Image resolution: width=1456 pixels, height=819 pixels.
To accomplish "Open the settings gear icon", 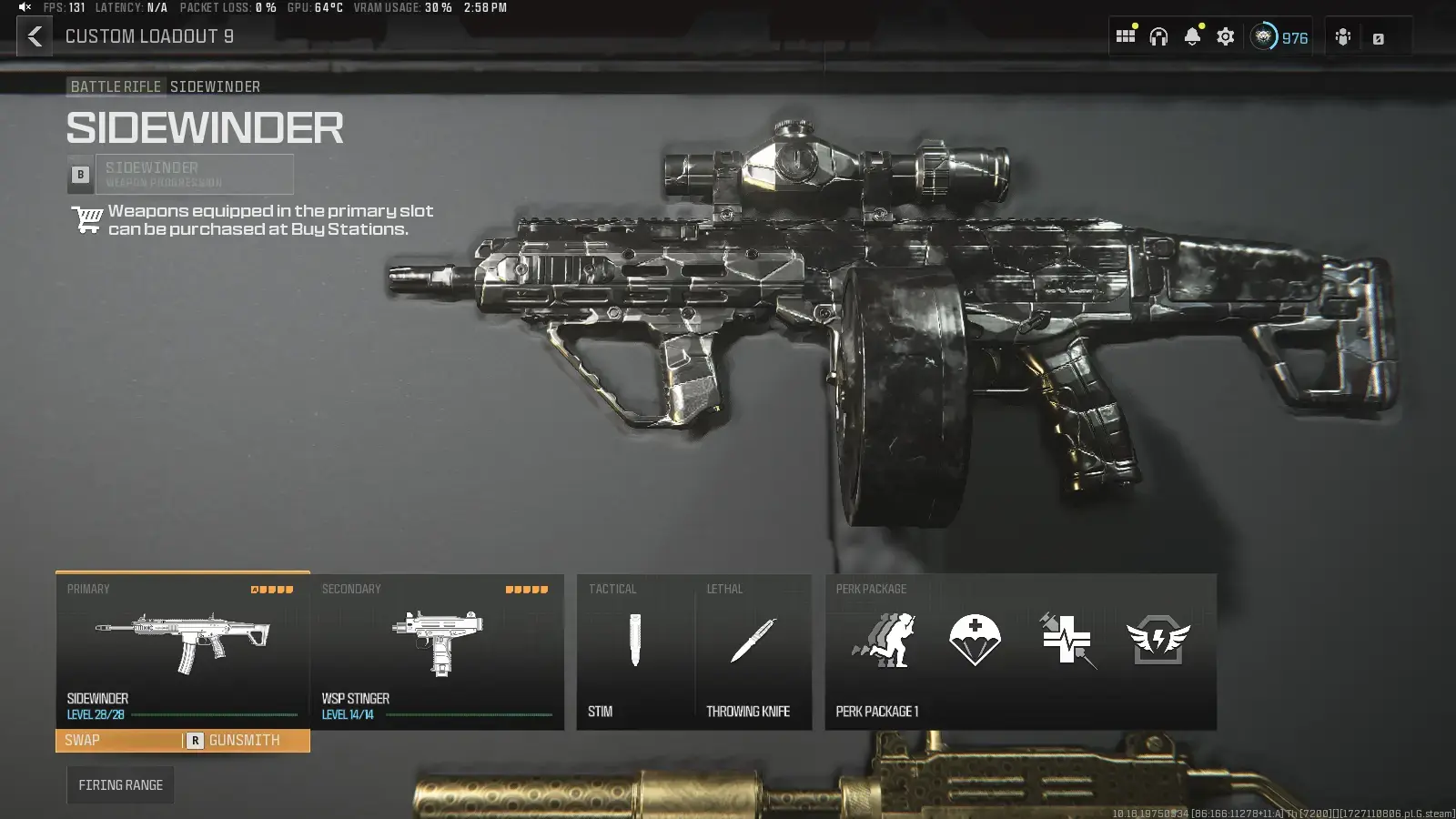I will 1225,36.
